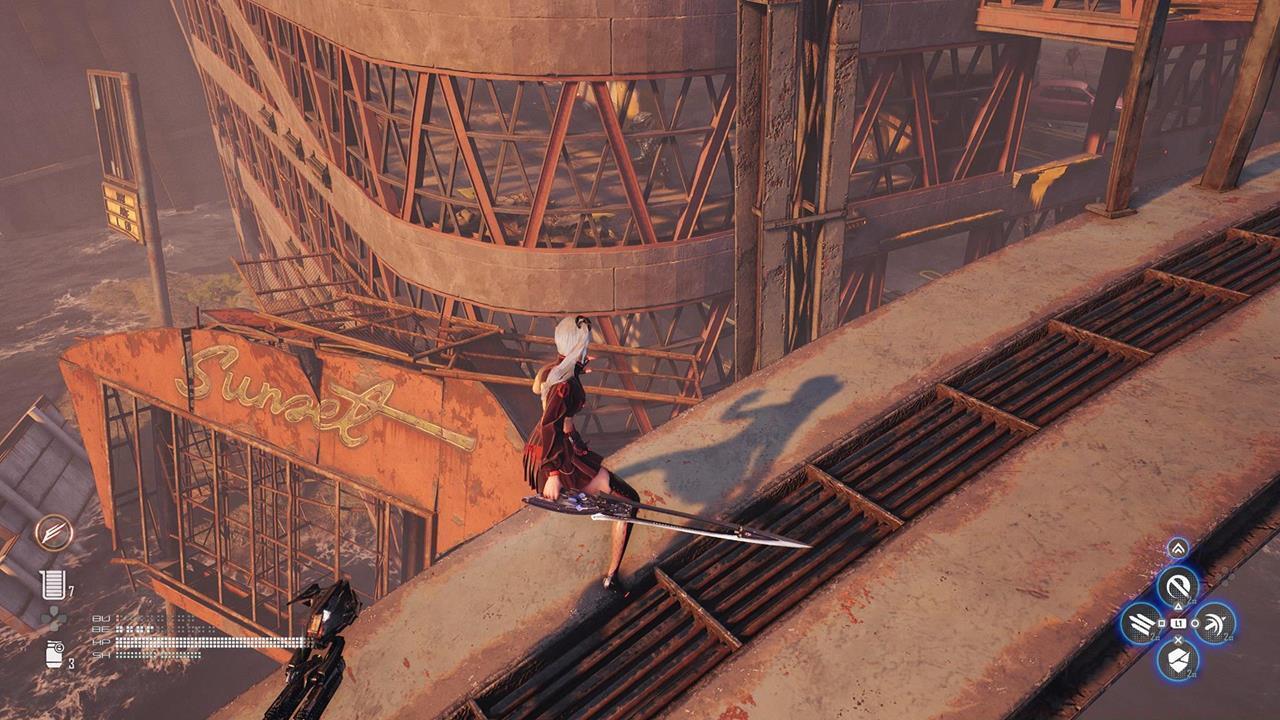Select the shield breaker skill icon
1280x720 pixels.
pyautogui.click(x=1179, y=660)
